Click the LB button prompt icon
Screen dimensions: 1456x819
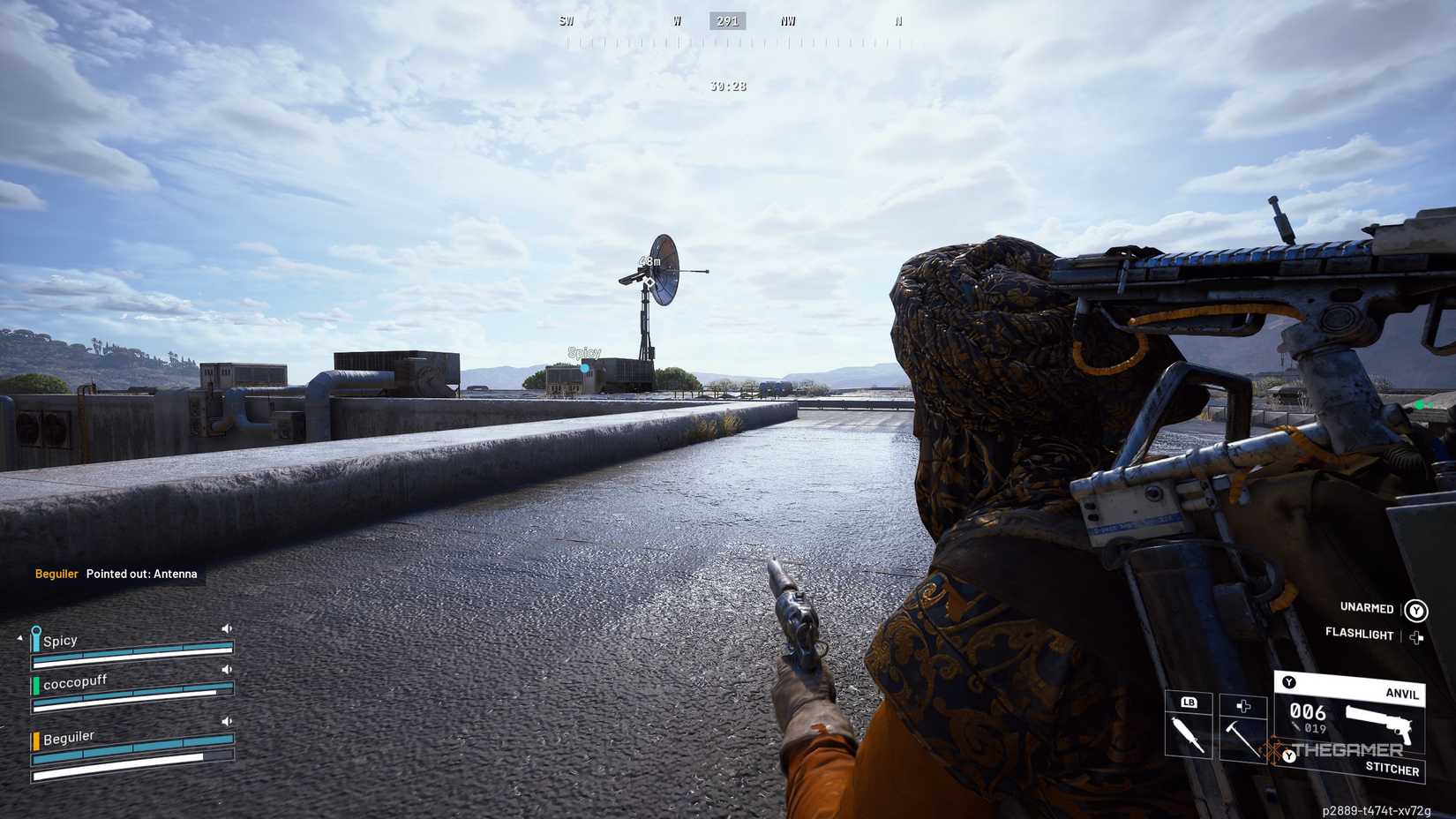tap(1189, 703)
